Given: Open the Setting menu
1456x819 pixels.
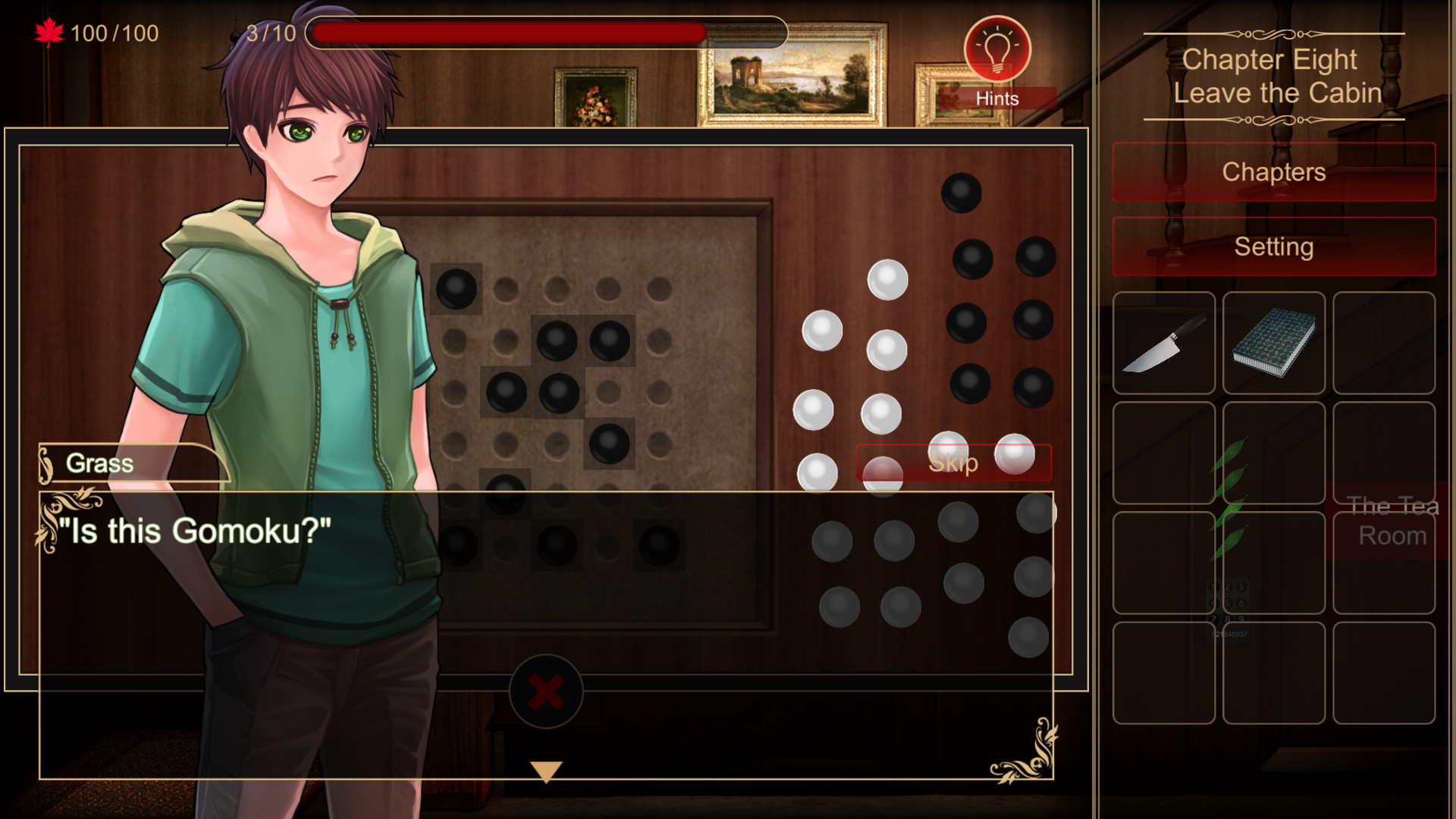Looking at the screenshot, I should (1273, 246).
